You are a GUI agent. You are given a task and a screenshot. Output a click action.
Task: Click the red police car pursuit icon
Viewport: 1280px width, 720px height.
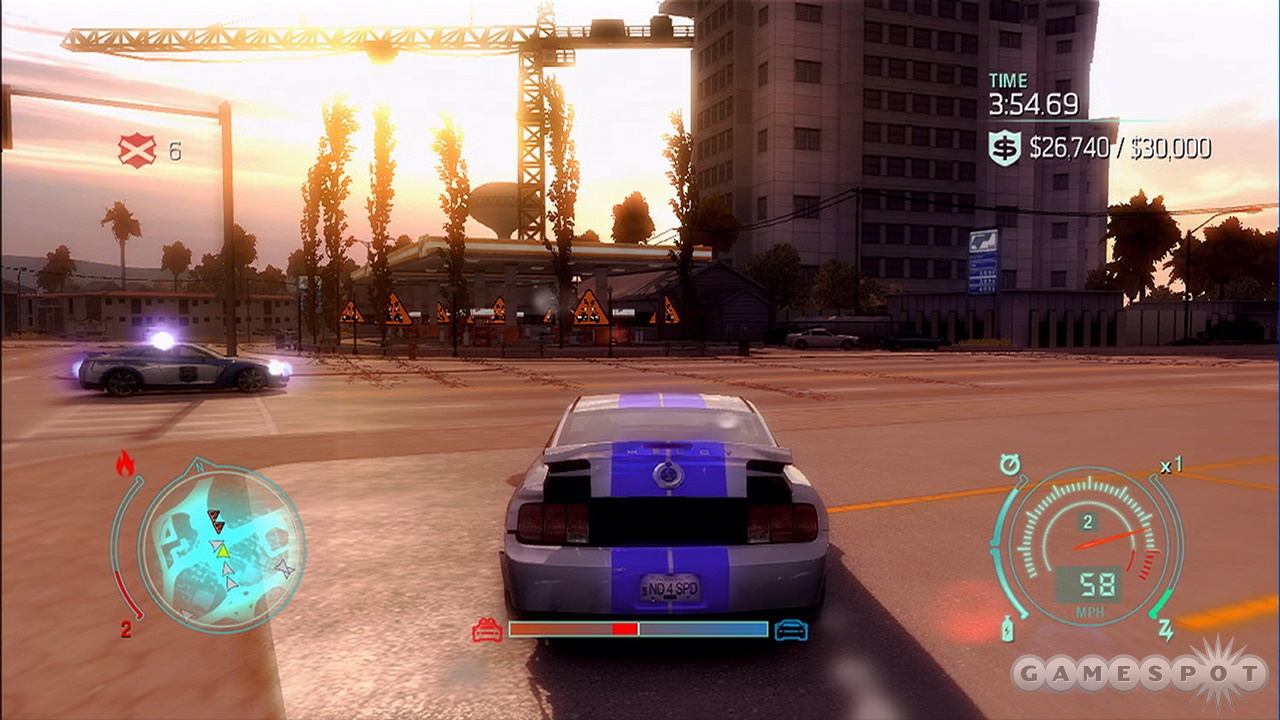pos(487,630)
